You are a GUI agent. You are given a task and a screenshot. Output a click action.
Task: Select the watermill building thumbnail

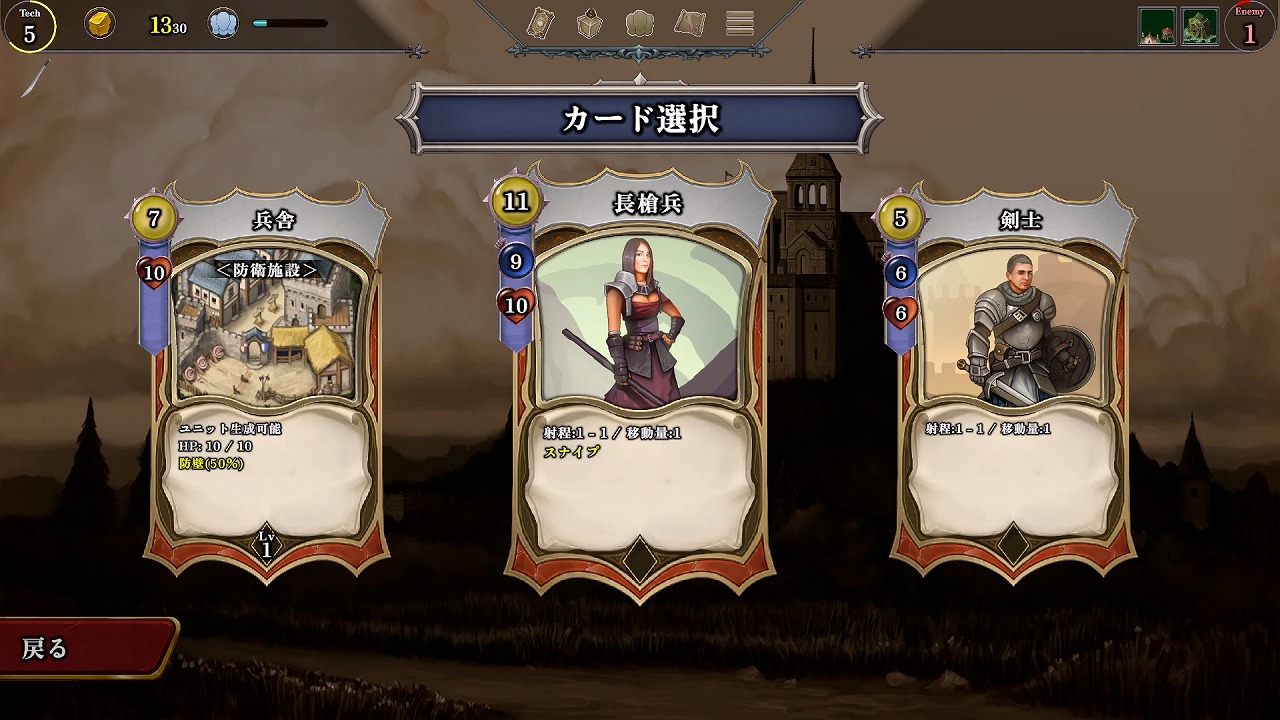pyautogui.click(x=1200, y=26)
